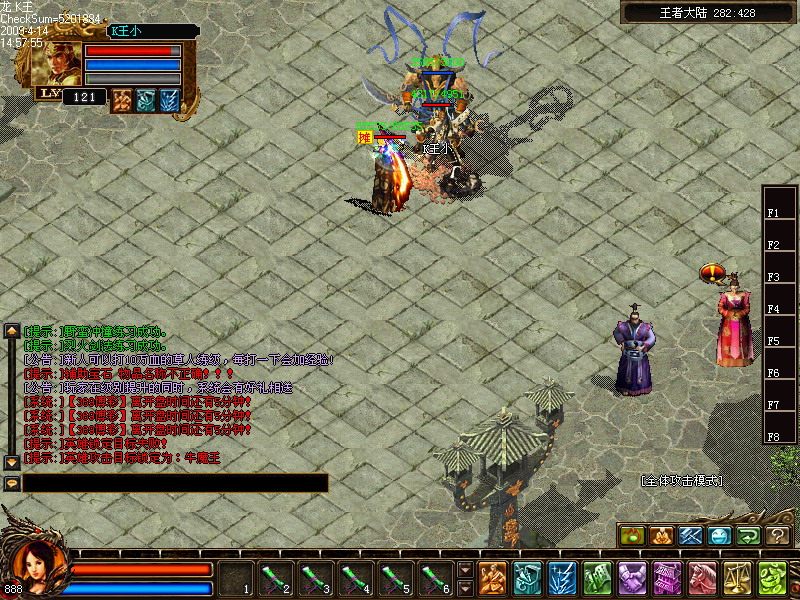Open the teal sword-and-bag inventory icon
800x600 pixels.
click(x=527, y=578)
